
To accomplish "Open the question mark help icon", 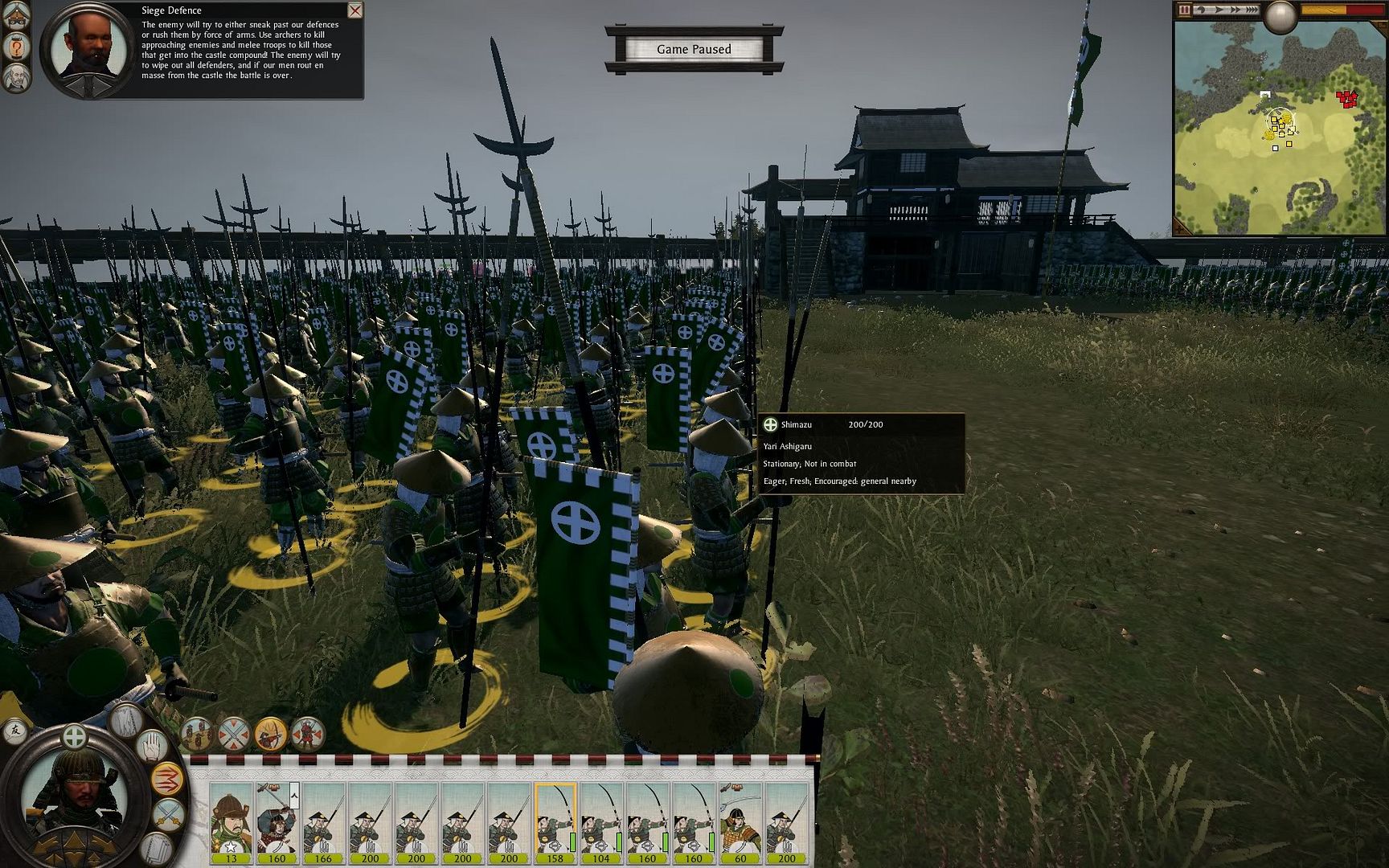I will tap(16, 47).
